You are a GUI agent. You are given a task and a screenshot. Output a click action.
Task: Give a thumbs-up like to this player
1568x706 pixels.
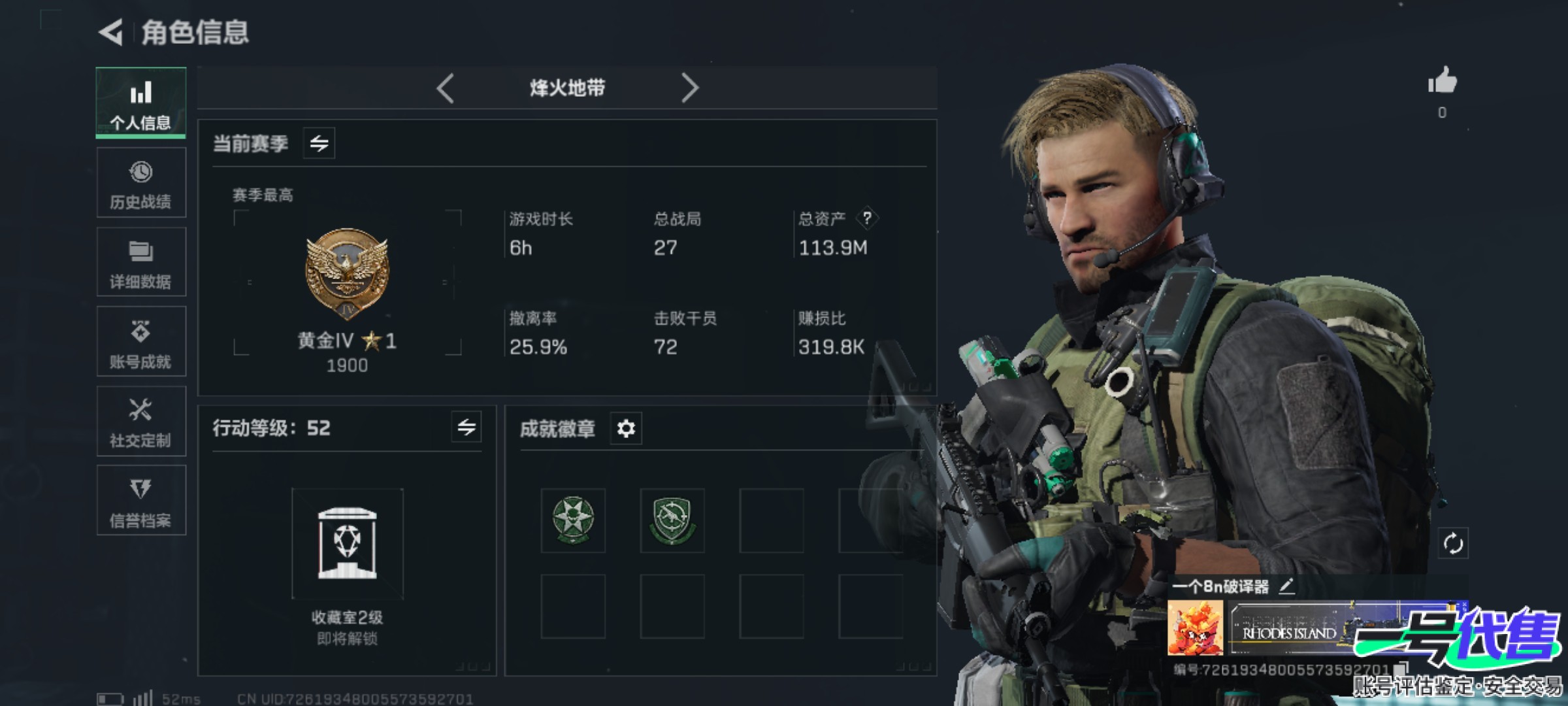tap(1443, 82)
